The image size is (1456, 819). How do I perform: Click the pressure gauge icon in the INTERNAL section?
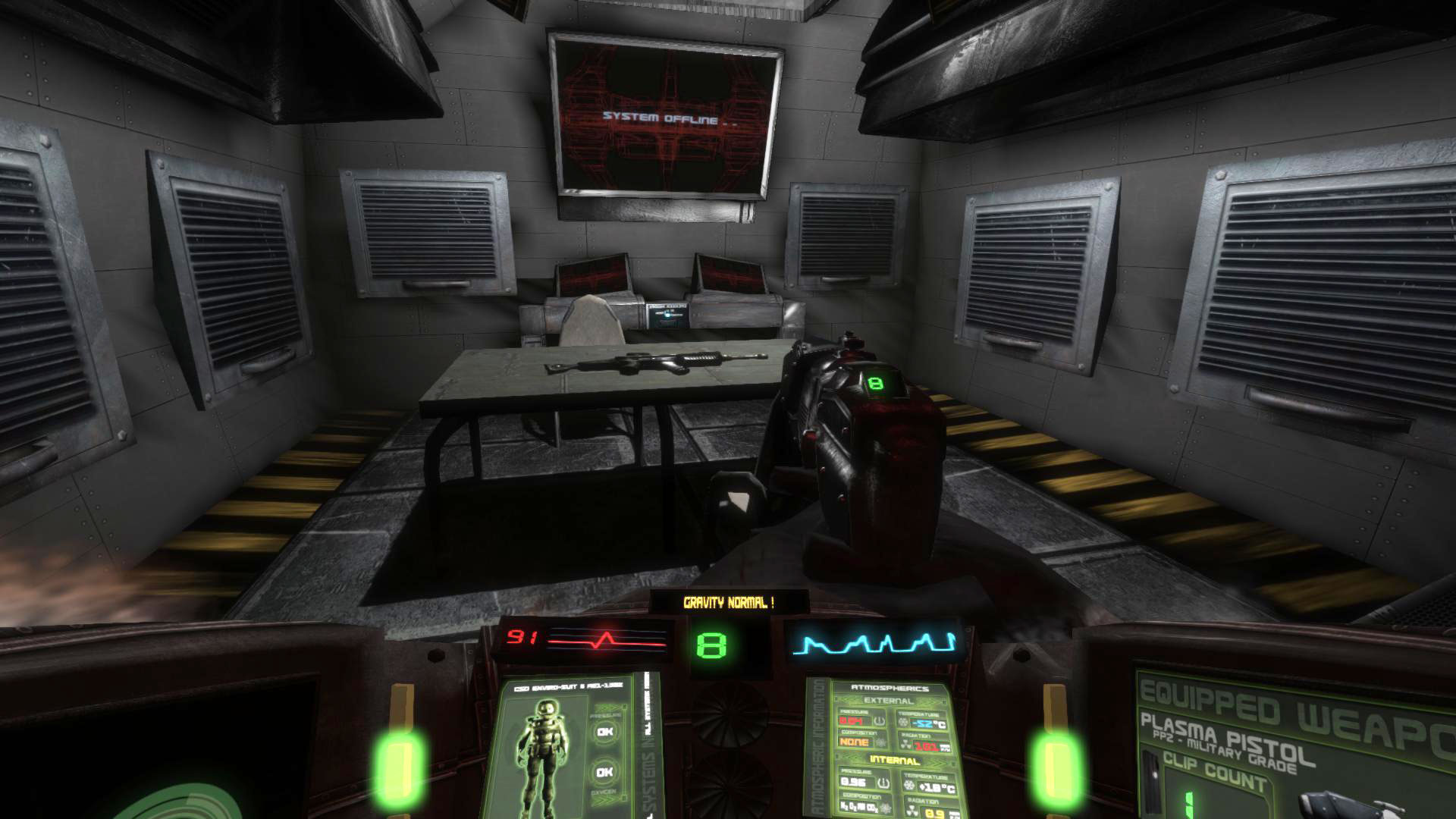pyautogui.click(x=883, y=783)
